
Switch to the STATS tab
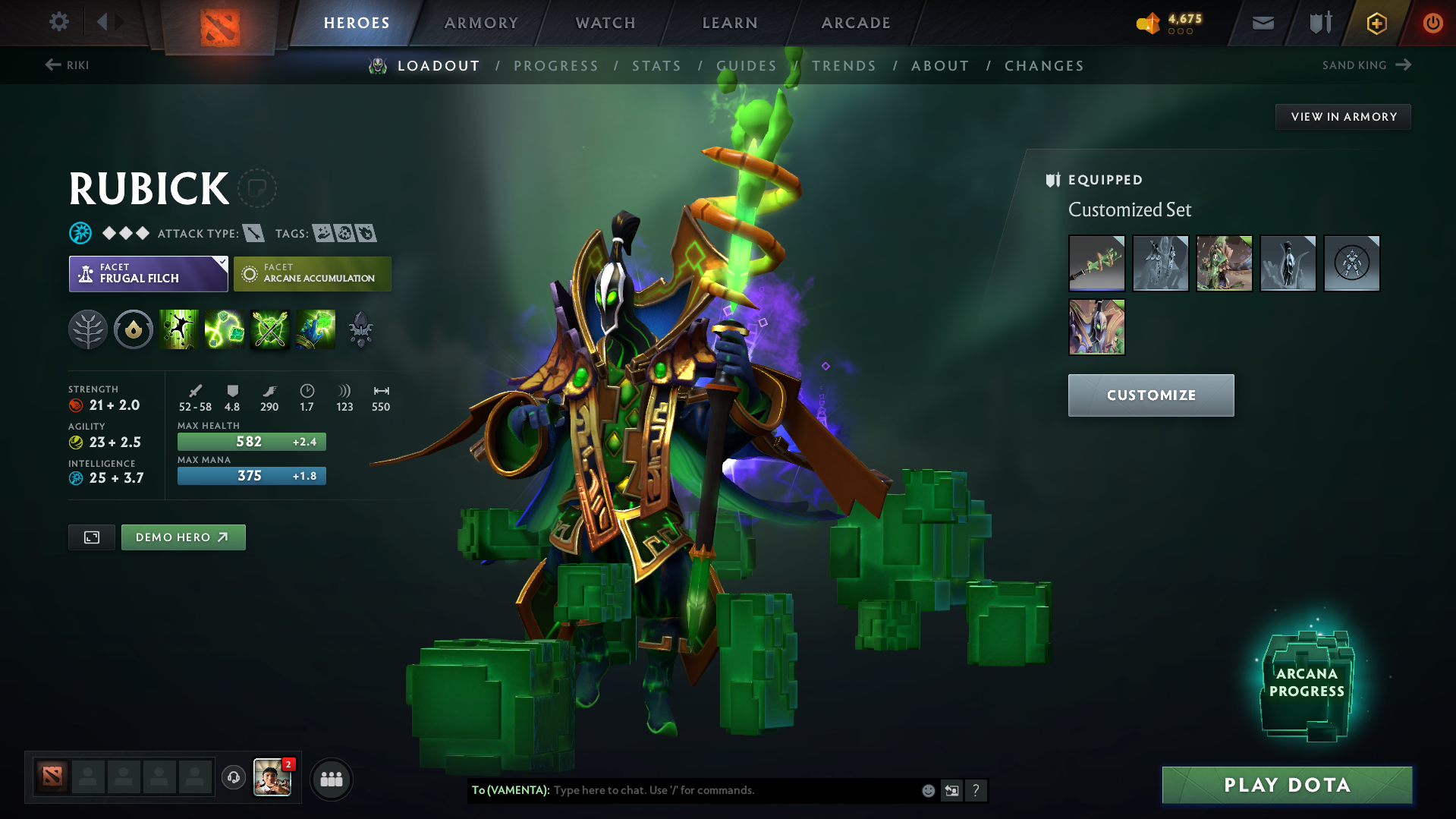pos(656,65)
